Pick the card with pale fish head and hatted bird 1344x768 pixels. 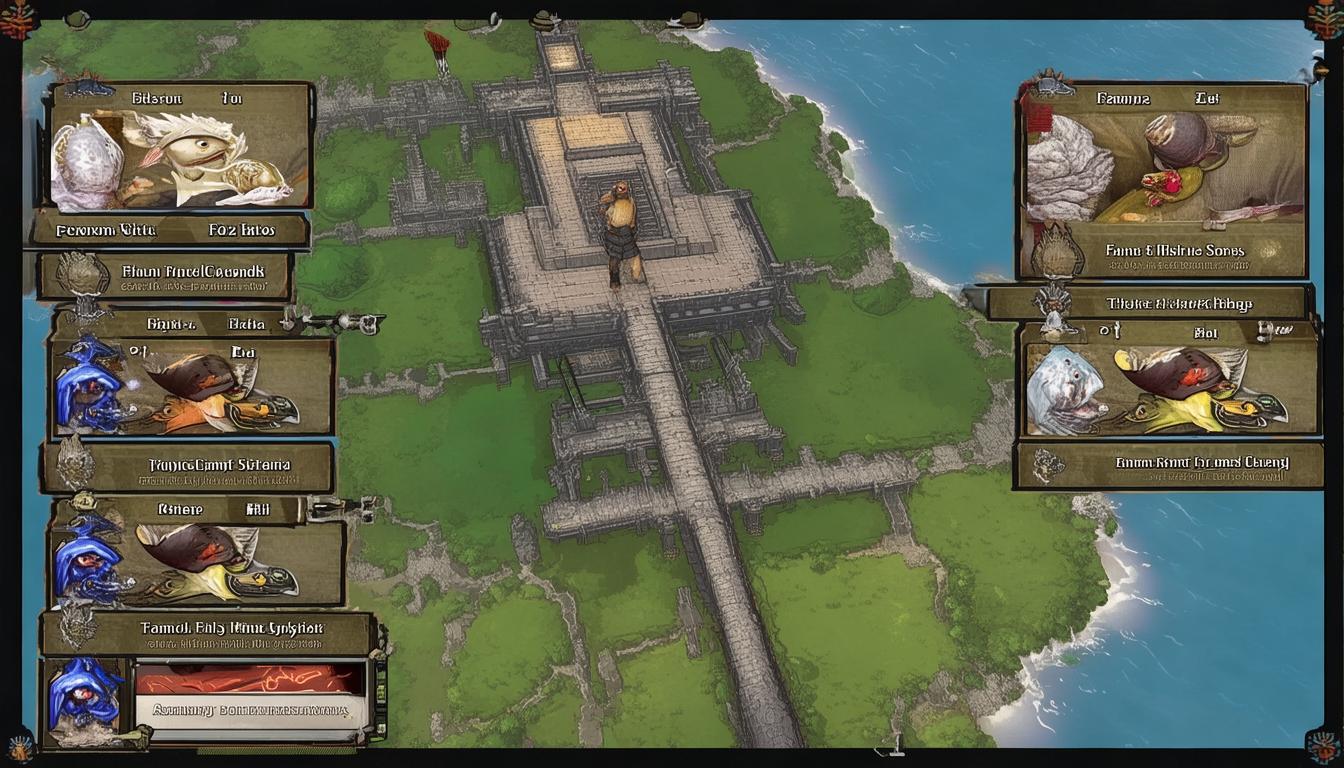click(x=1166, y=390)
